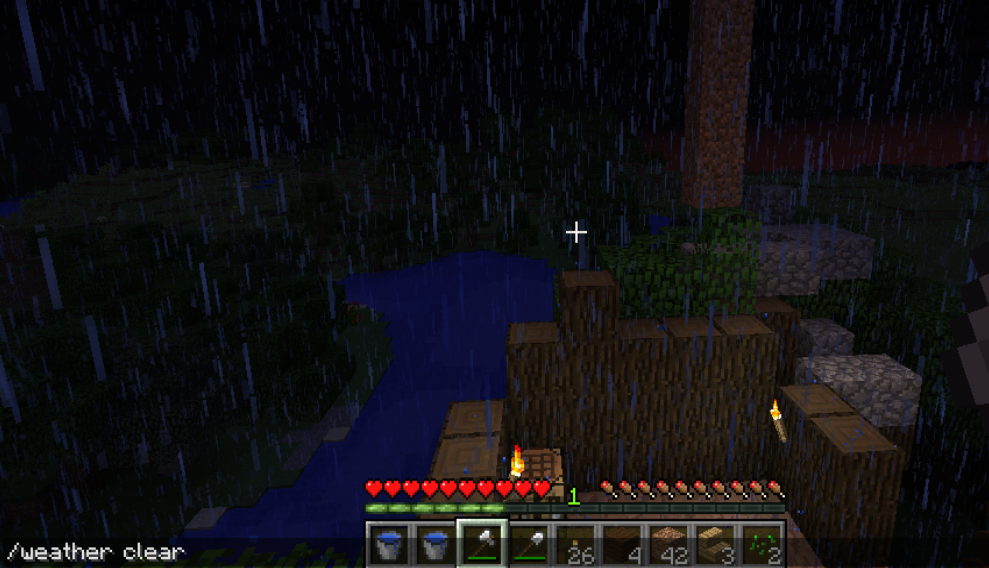989x568 pixels.
Task: Choose the seeds slot in the hotbar
Action: pyautogui.click(x=762, y=545)
